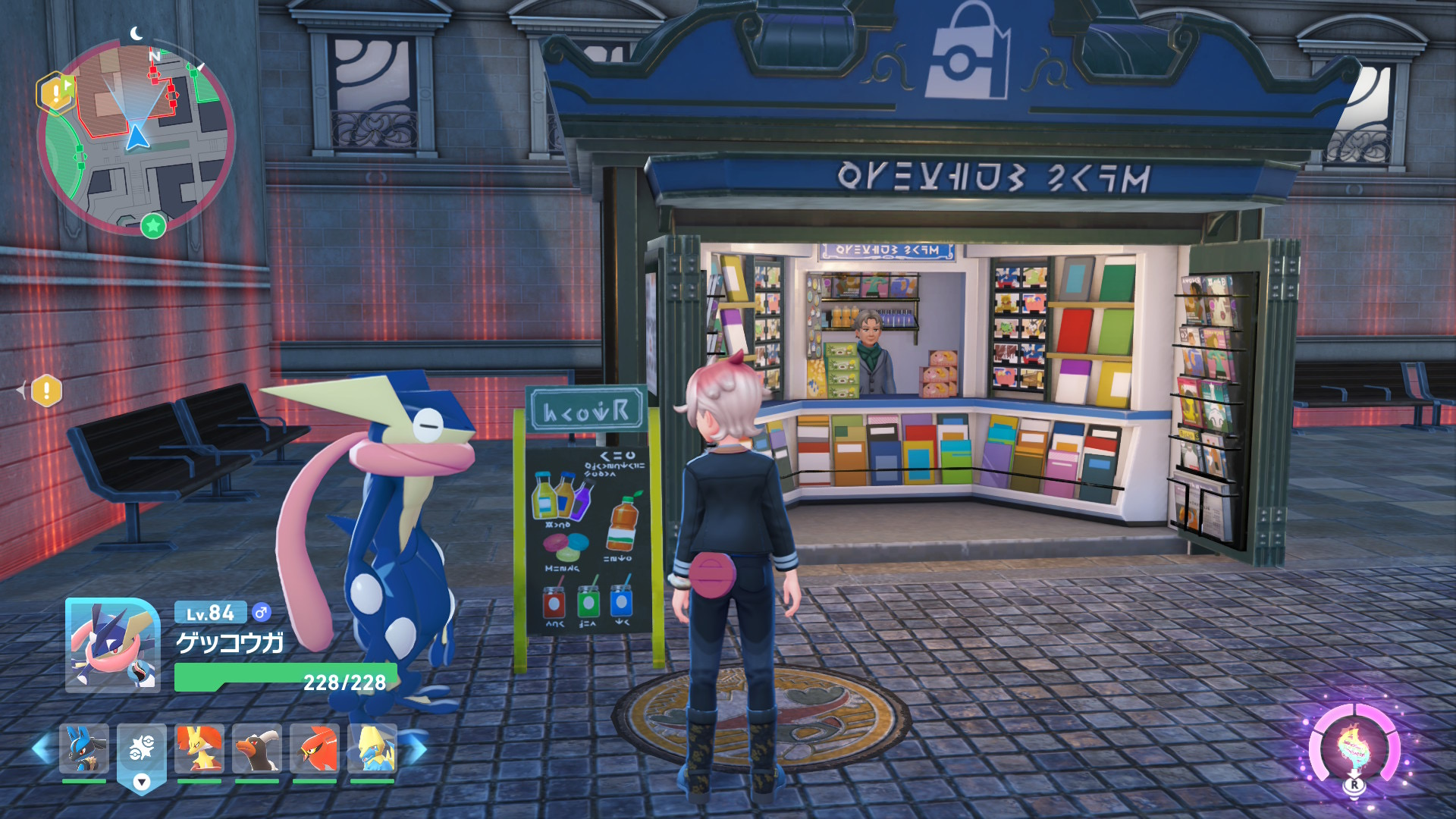This screenshot has width=1456, height=819.
Task: Activate the Mega Evolution gauge icon
Action: 1354,748
